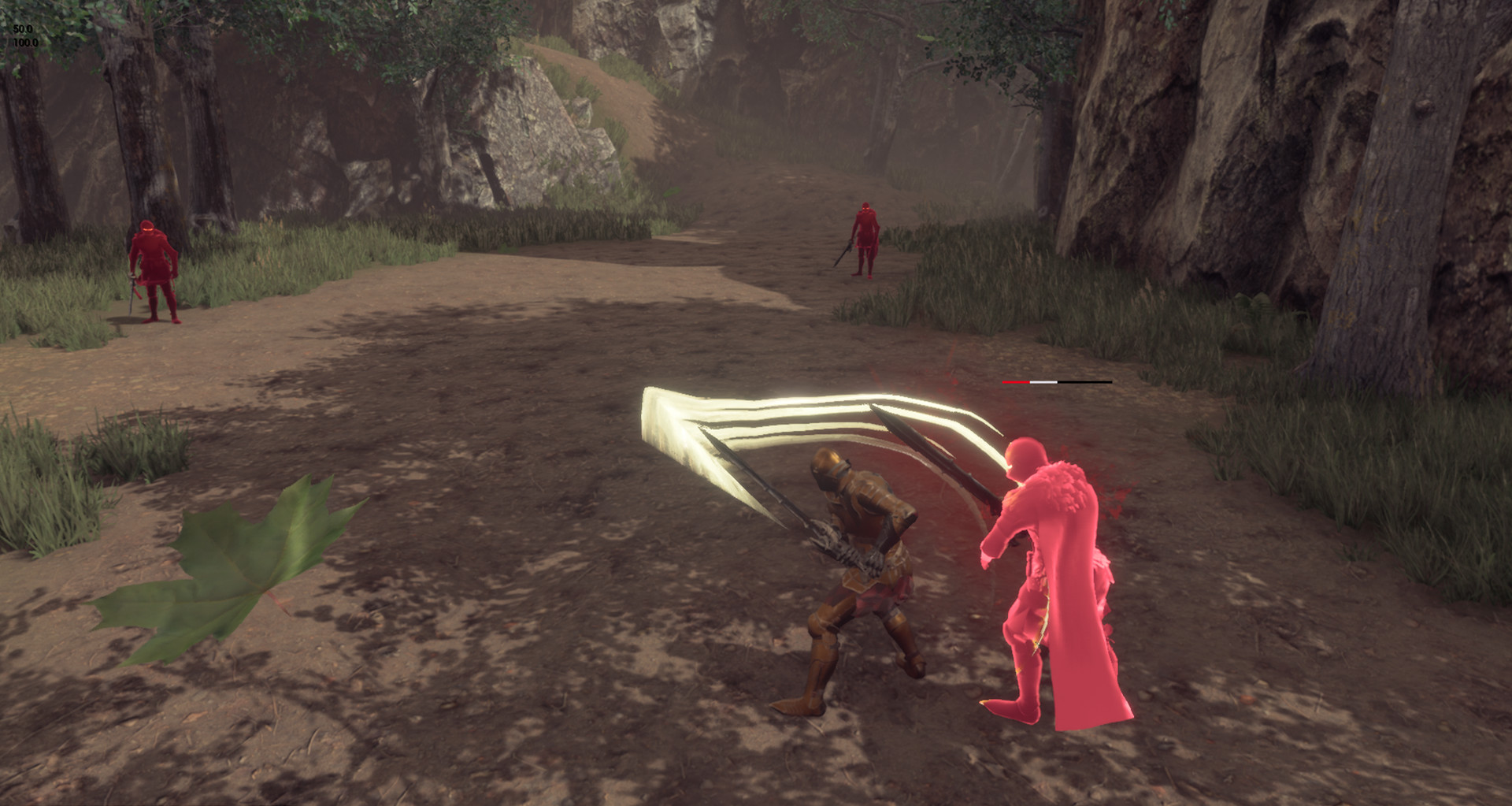Click the left enemy's lowered sword
Image resolution: width=1512 pixels, height=806 pixels.
click(130, 295)
